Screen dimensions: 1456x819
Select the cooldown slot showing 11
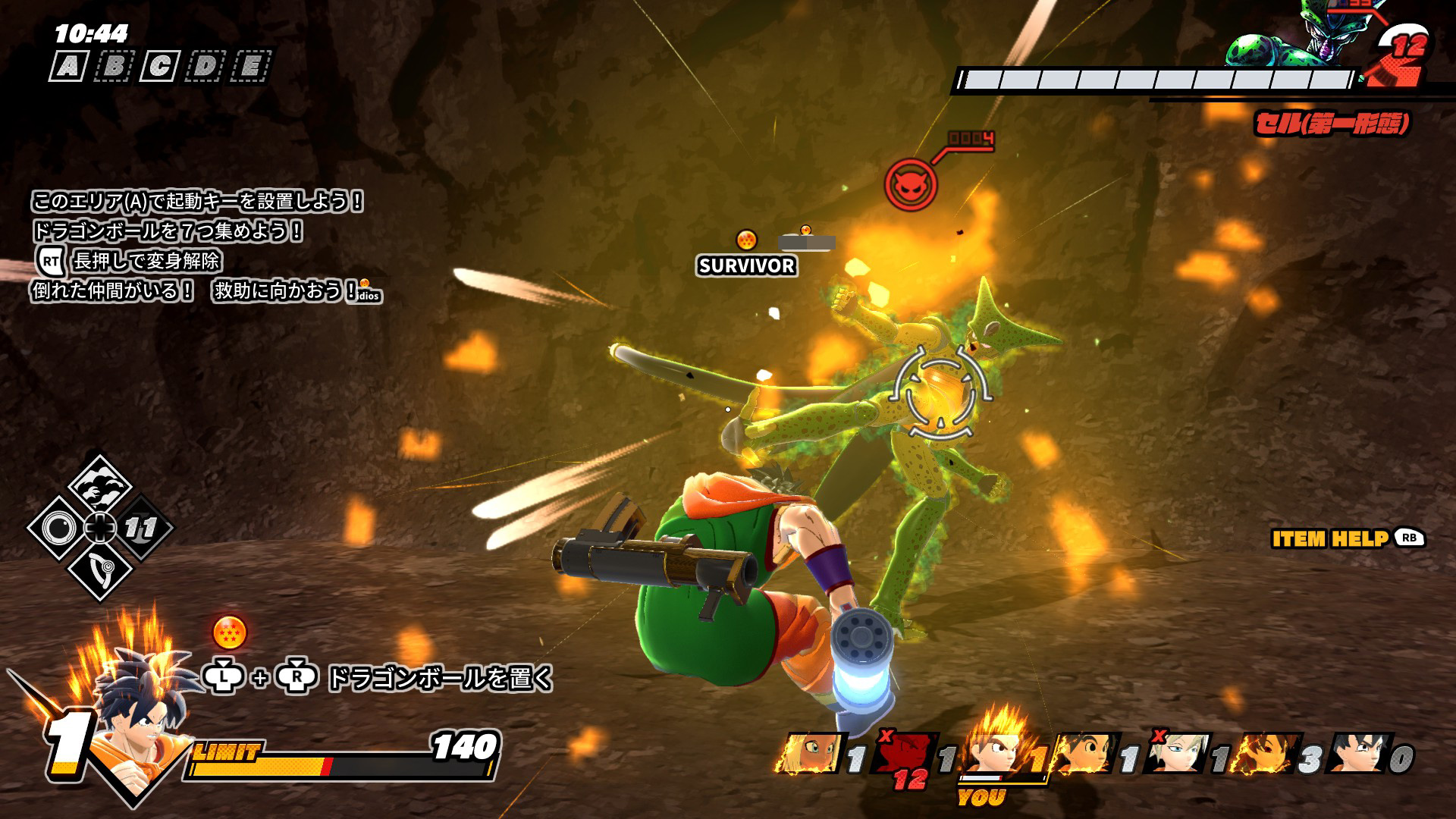tap(141, 528)
